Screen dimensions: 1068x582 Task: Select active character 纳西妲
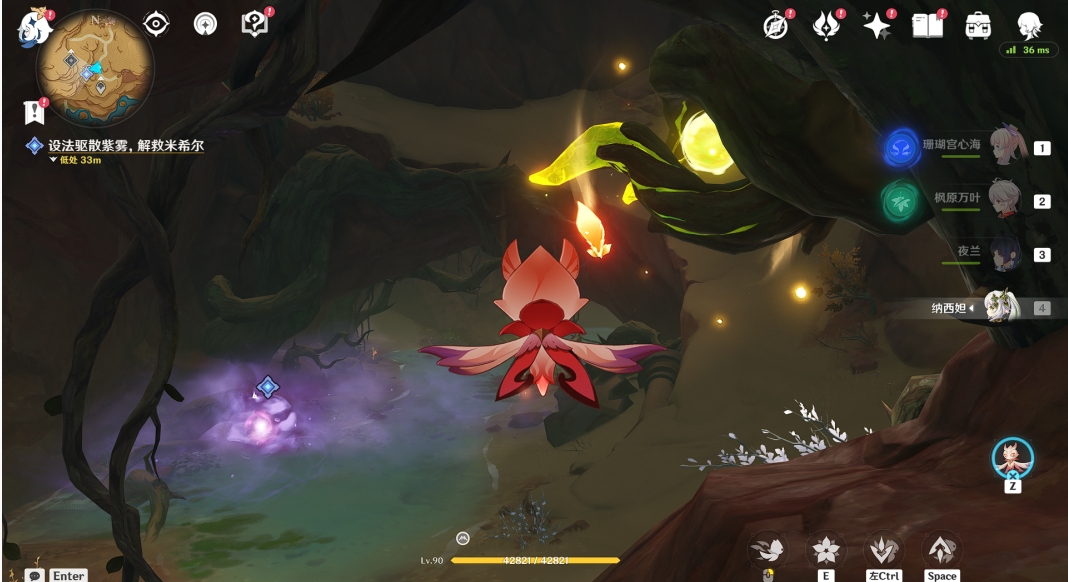[x=1000, y=307]
